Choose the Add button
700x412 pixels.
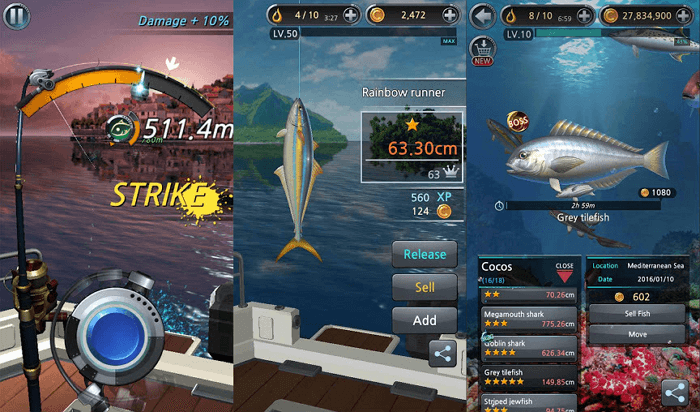(424, 320)
